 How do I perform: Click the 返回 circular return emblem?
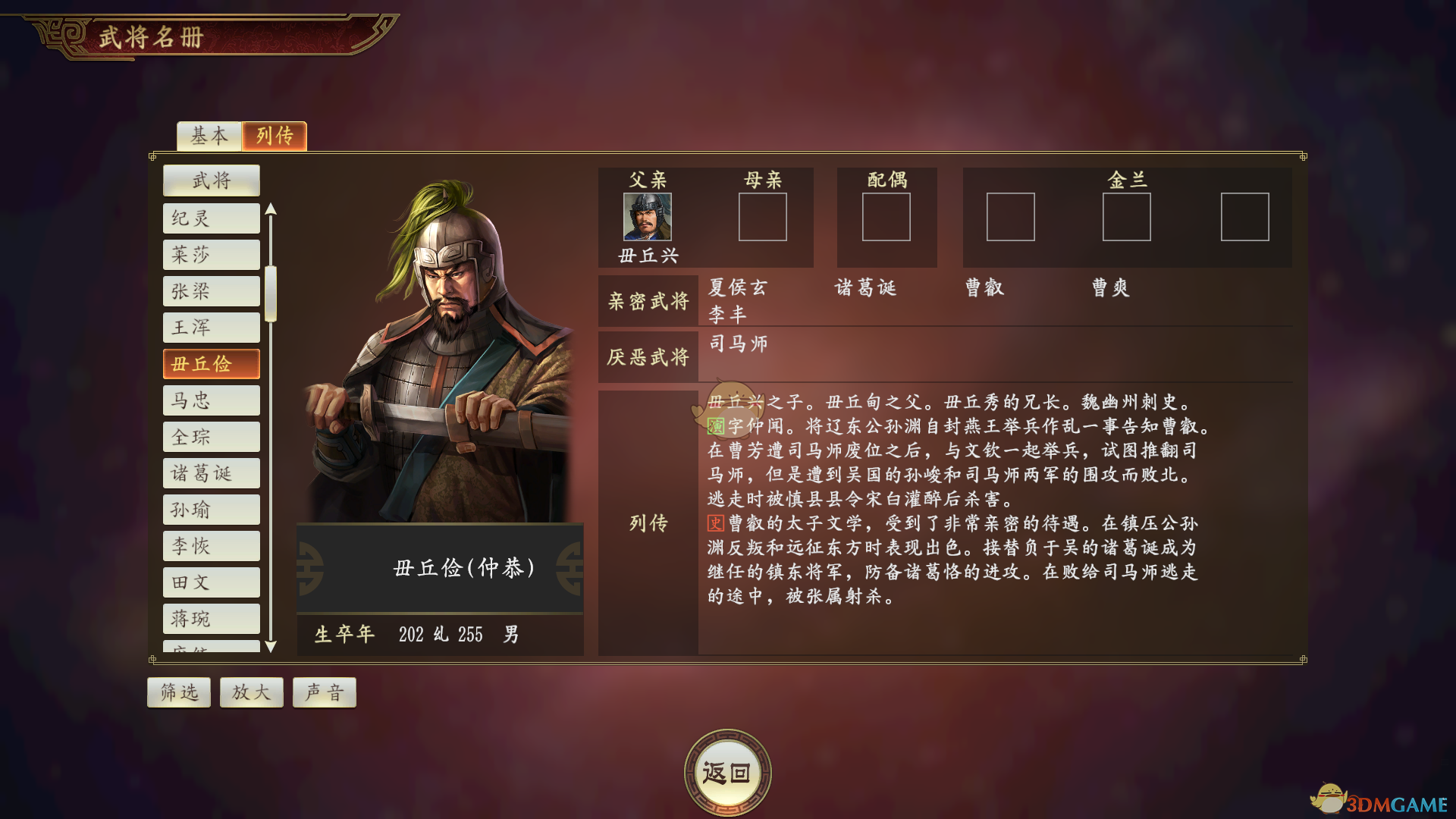[727, 769]
